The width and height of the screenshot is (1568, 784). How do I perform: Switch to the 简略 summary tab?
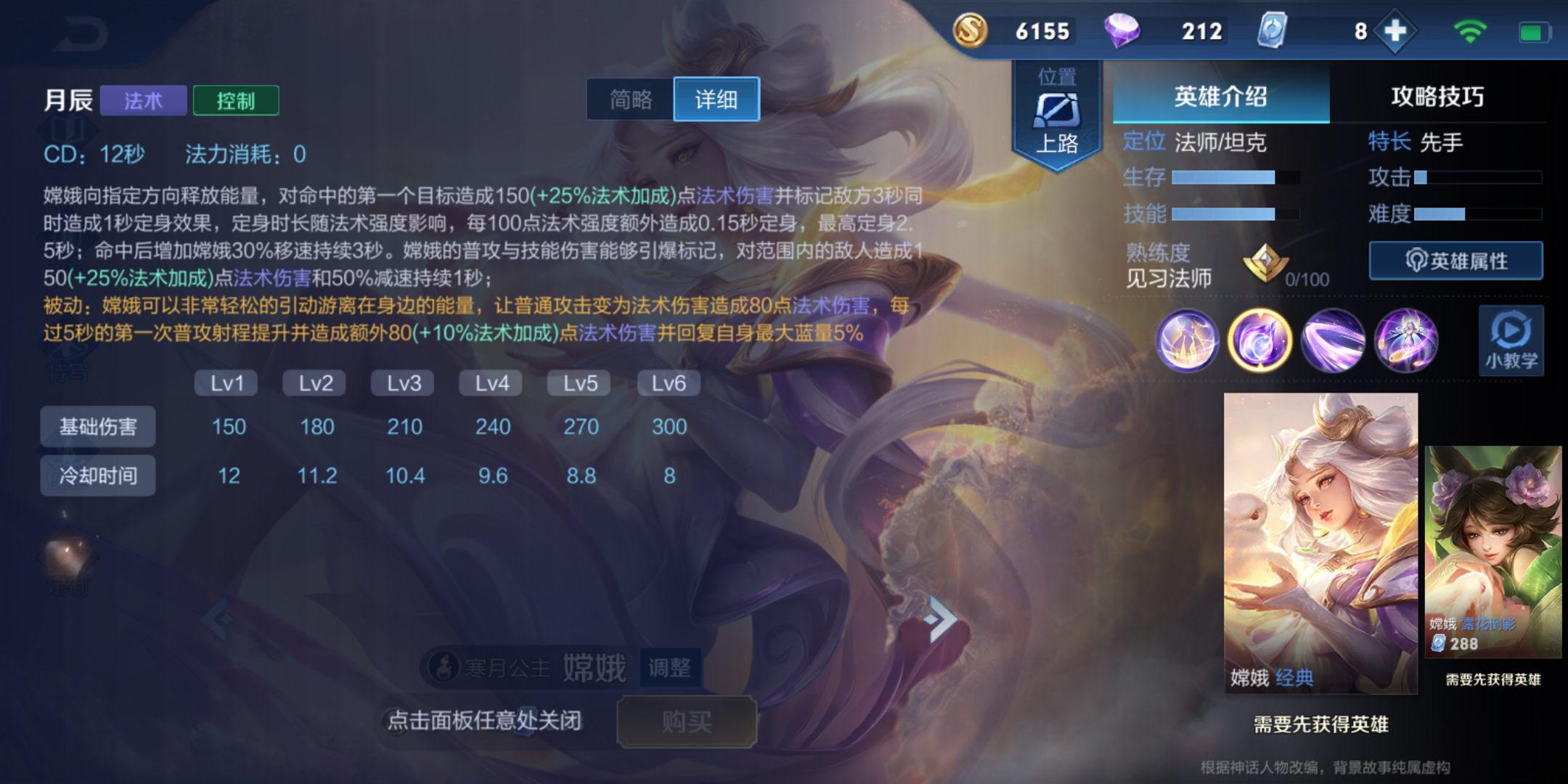630,99
